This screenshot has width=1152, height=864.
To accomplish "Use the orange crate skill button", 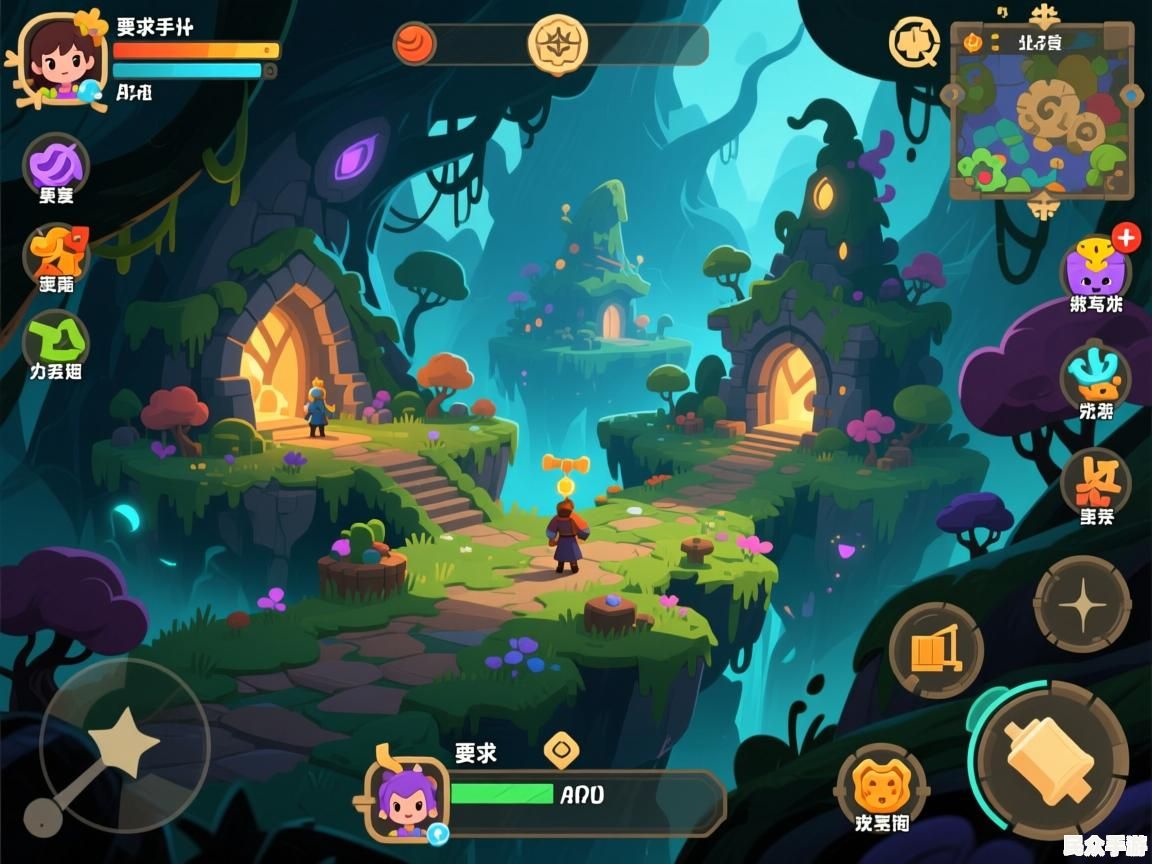I will (x=936, y=651).
